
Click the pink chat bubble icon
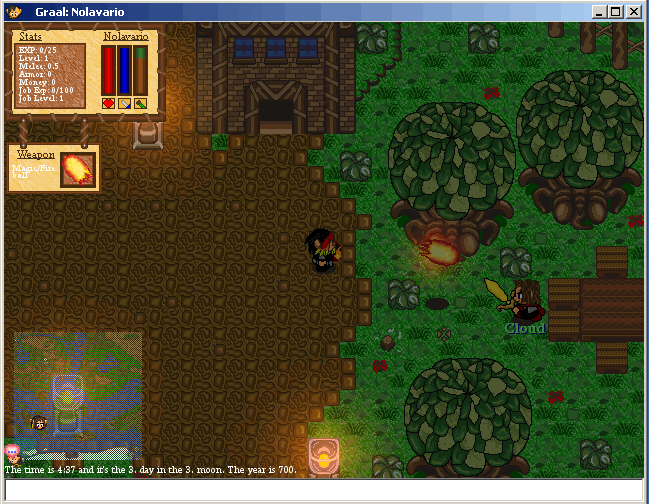[12, 452]
